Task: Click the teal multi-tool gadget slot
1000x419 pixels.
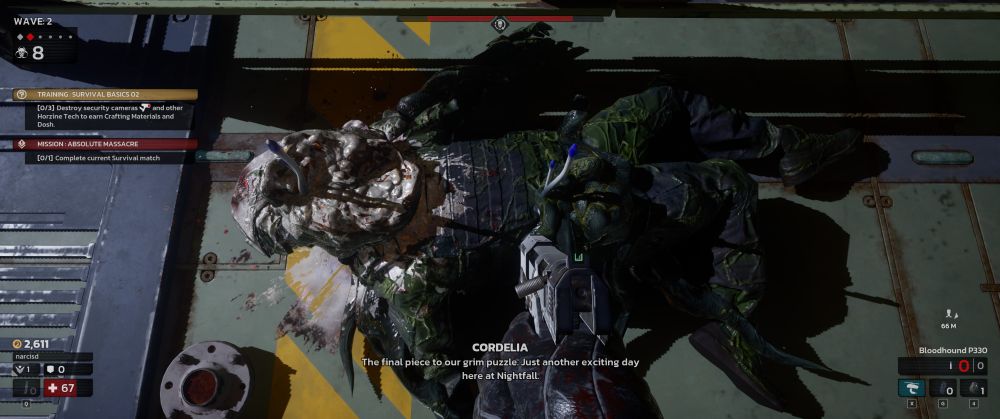Action: point(910,388)
